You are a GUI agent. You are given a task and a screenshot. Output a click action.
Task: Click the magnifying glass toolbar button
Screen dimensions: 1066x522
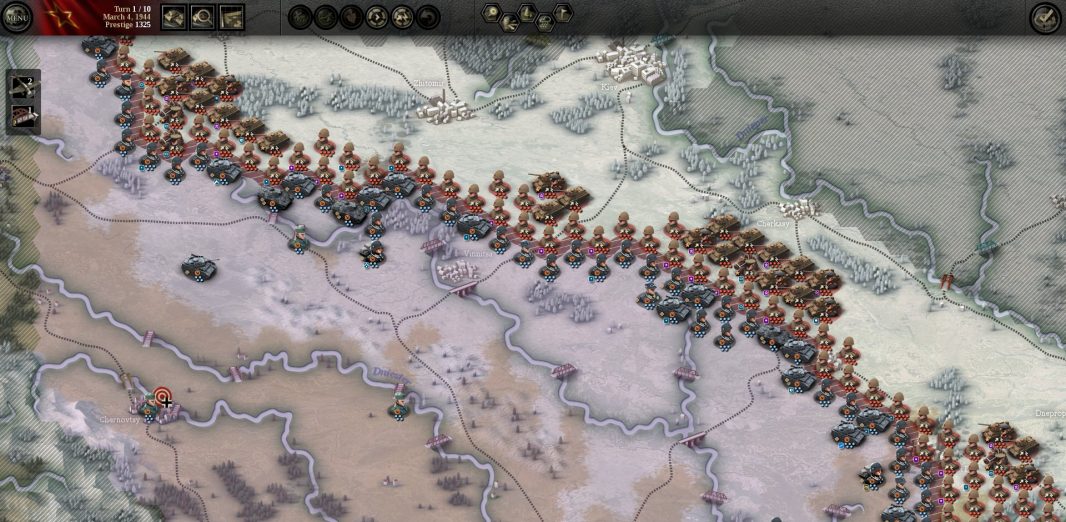(x=202, y=17)
